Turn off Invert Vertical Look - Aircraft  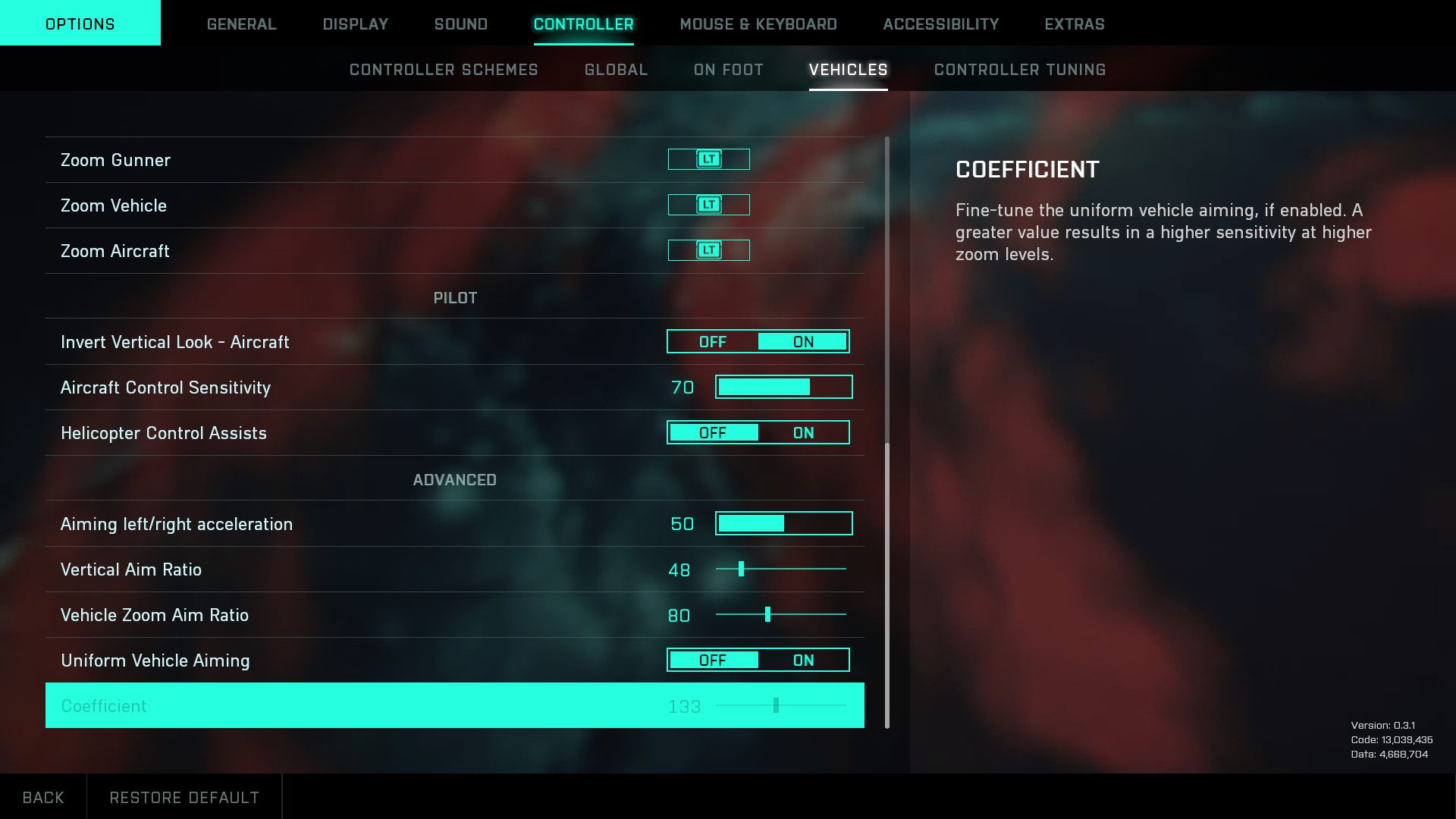point(712,342)
